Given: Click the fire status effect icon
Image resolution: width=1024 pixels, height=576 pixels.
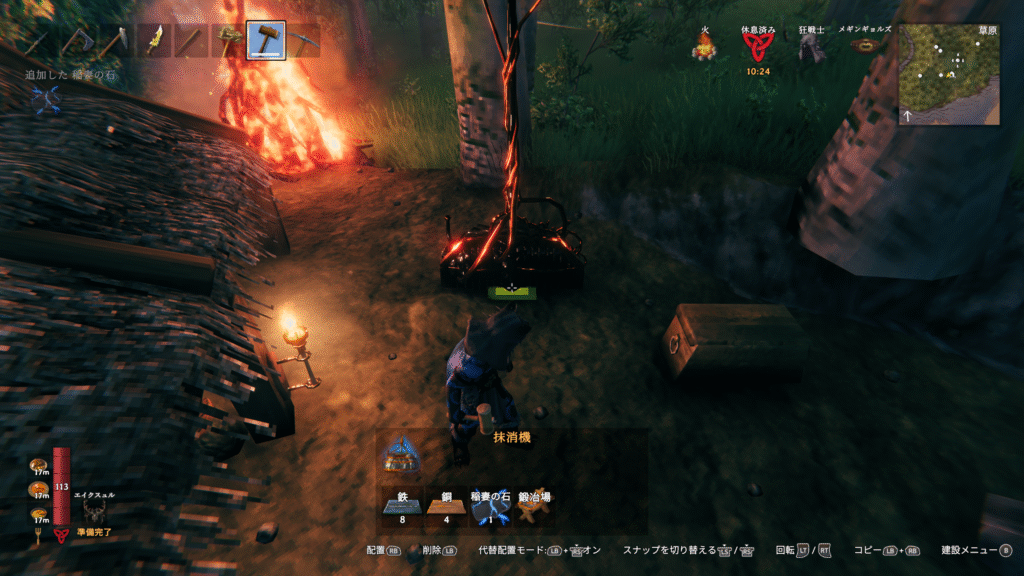Looking at the screenshot, I should click(705, 47).
